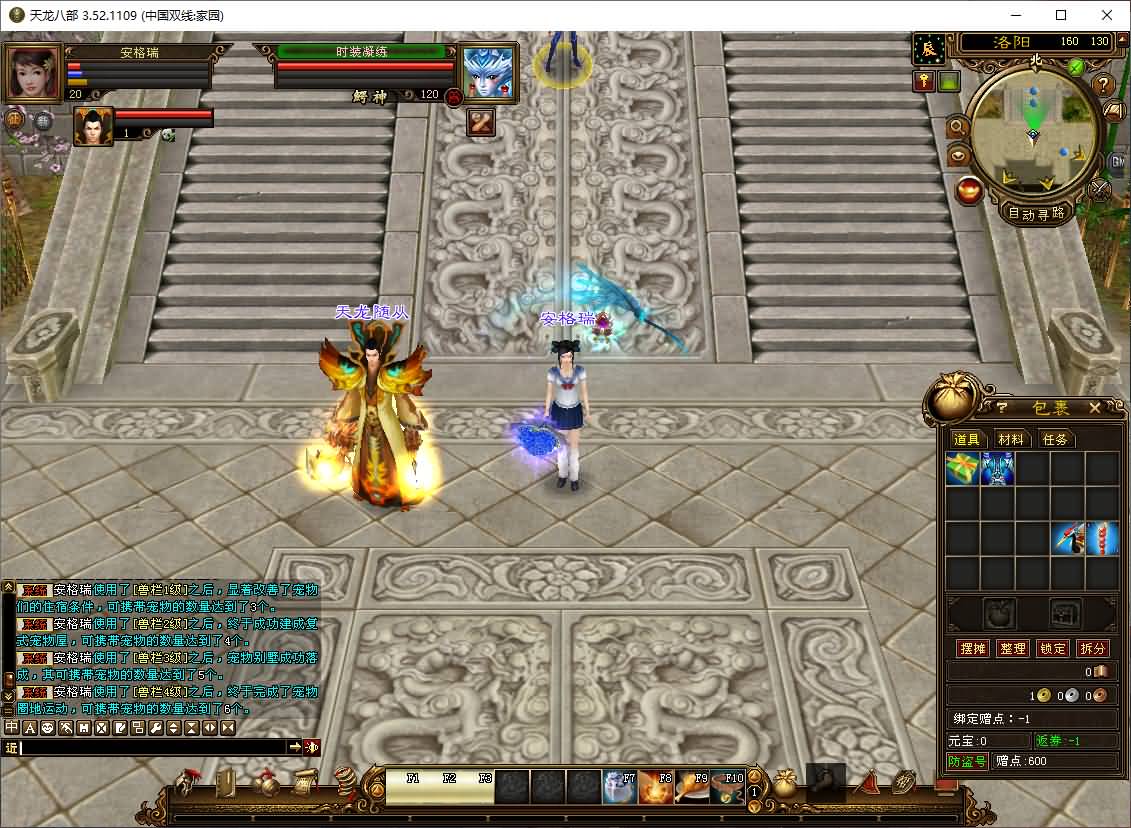Activate 自动寻路 auto-pathfinding
1131x828 pixels.
(1036, 212)
